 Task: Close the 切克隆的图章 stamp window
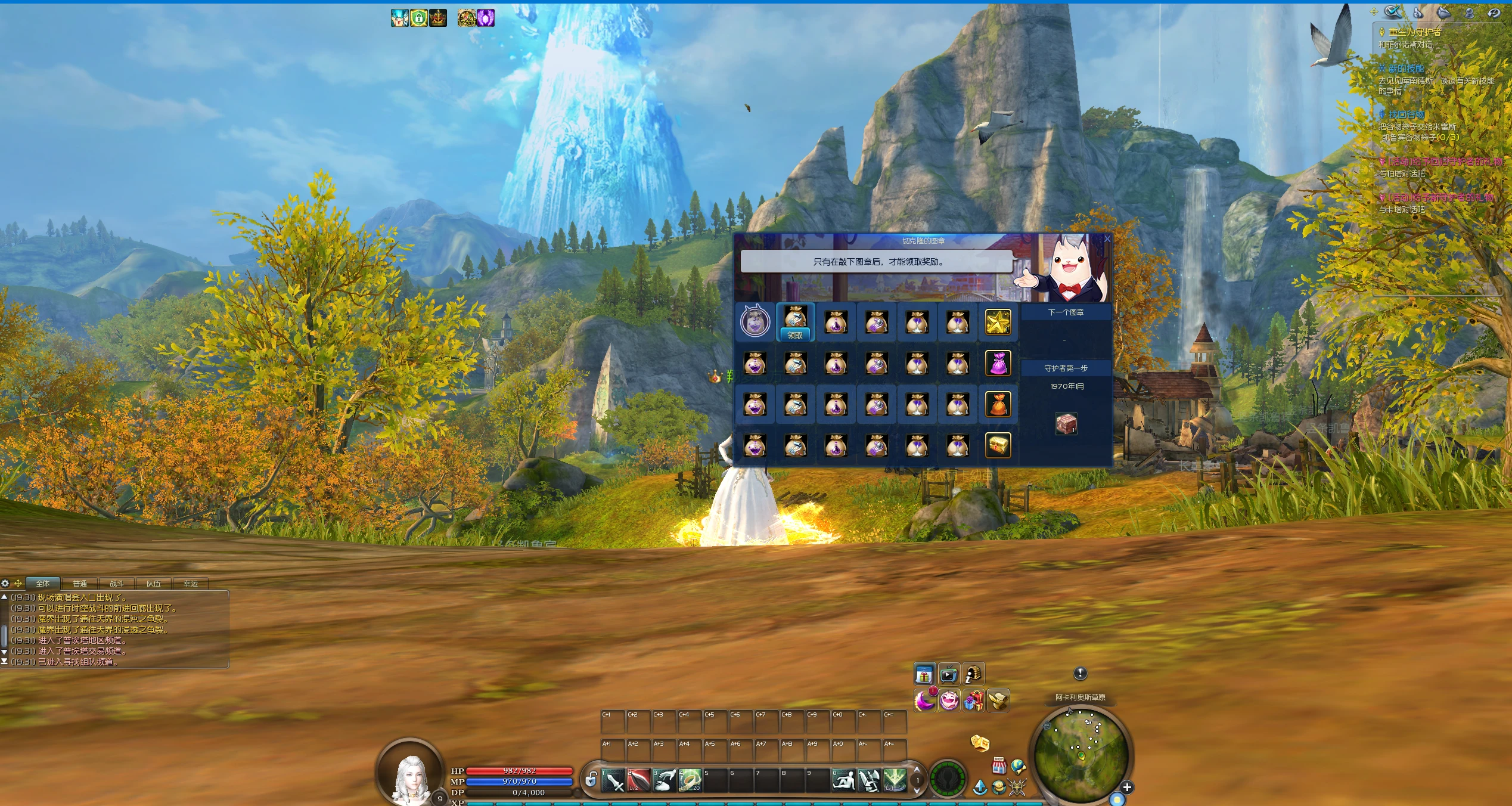click(1107, 239)
